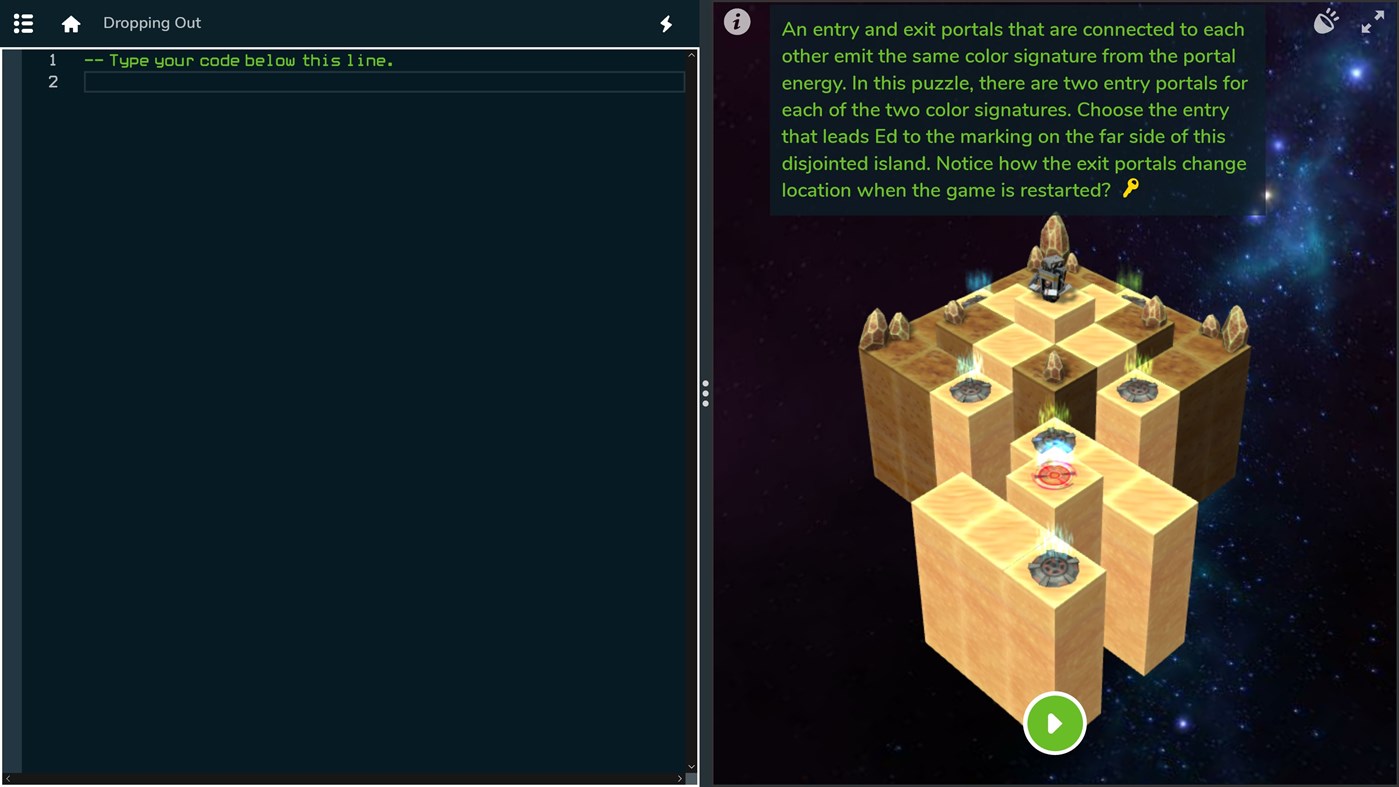Click the Dropping Out title
Image resolution: width=1399 pixels, height=787 pixels.
152,22
